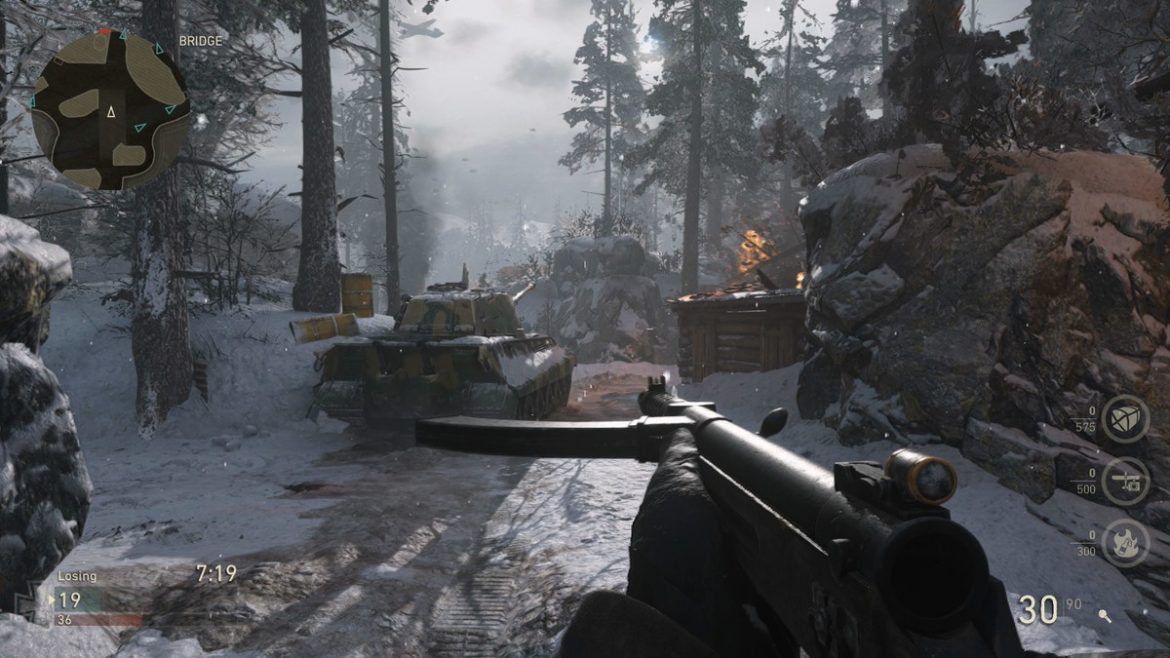Click the circular minimap
The height and width of the screenshot is (658, 1170).
[x=110, y=110]
